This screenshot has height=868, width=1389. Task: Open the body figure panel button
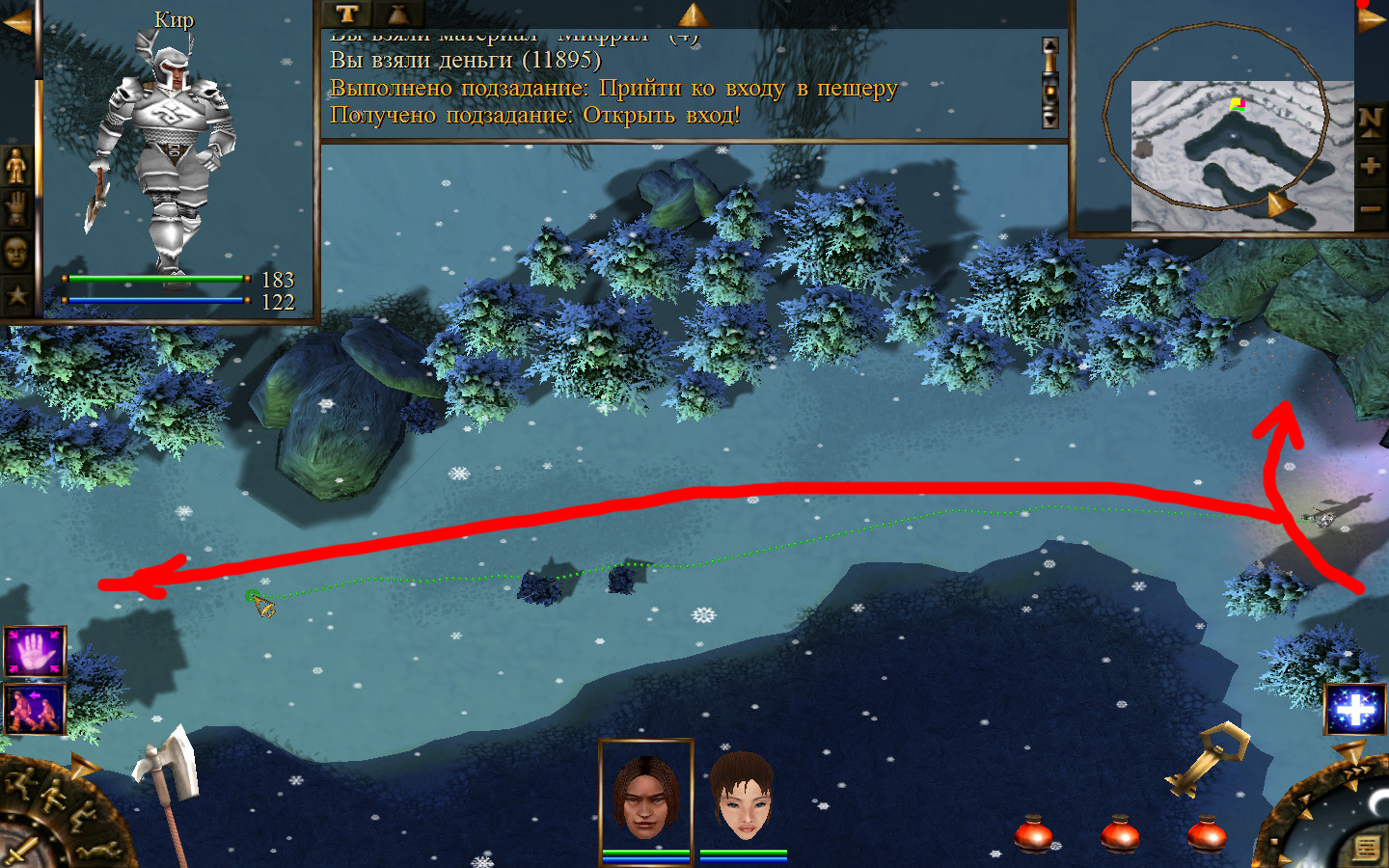coord(16,166)
